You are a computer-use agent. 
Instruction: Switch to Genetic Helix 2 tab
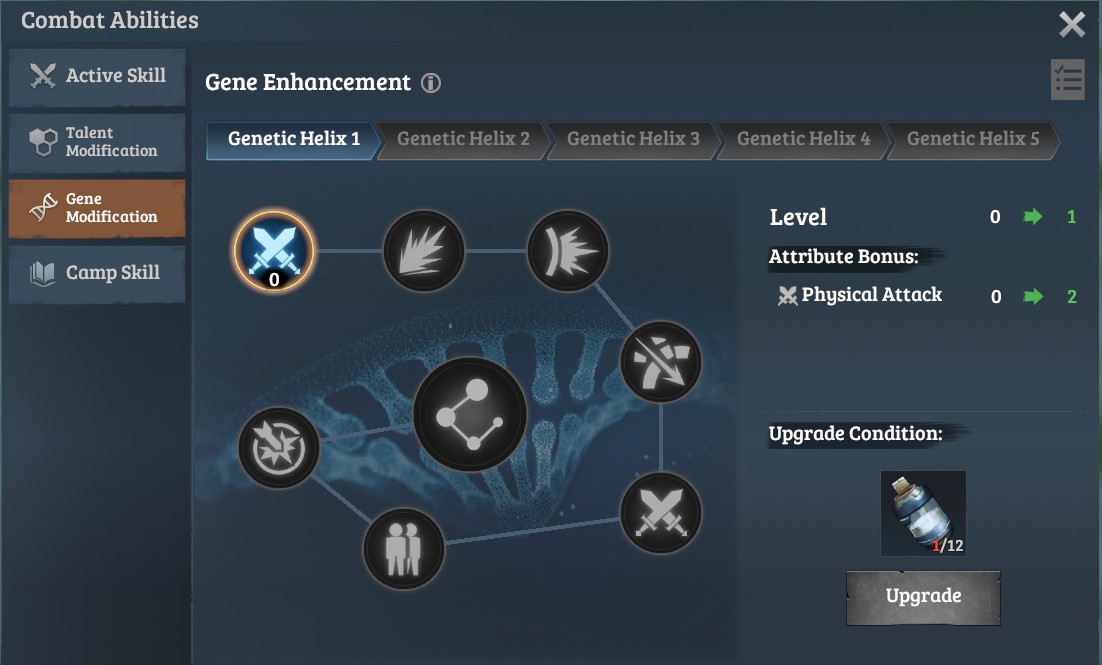point(463,139)
